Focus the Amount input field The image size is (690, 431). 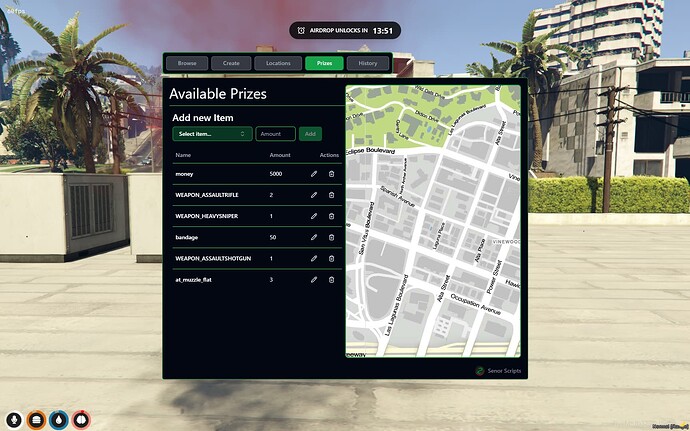click(275, 133)
